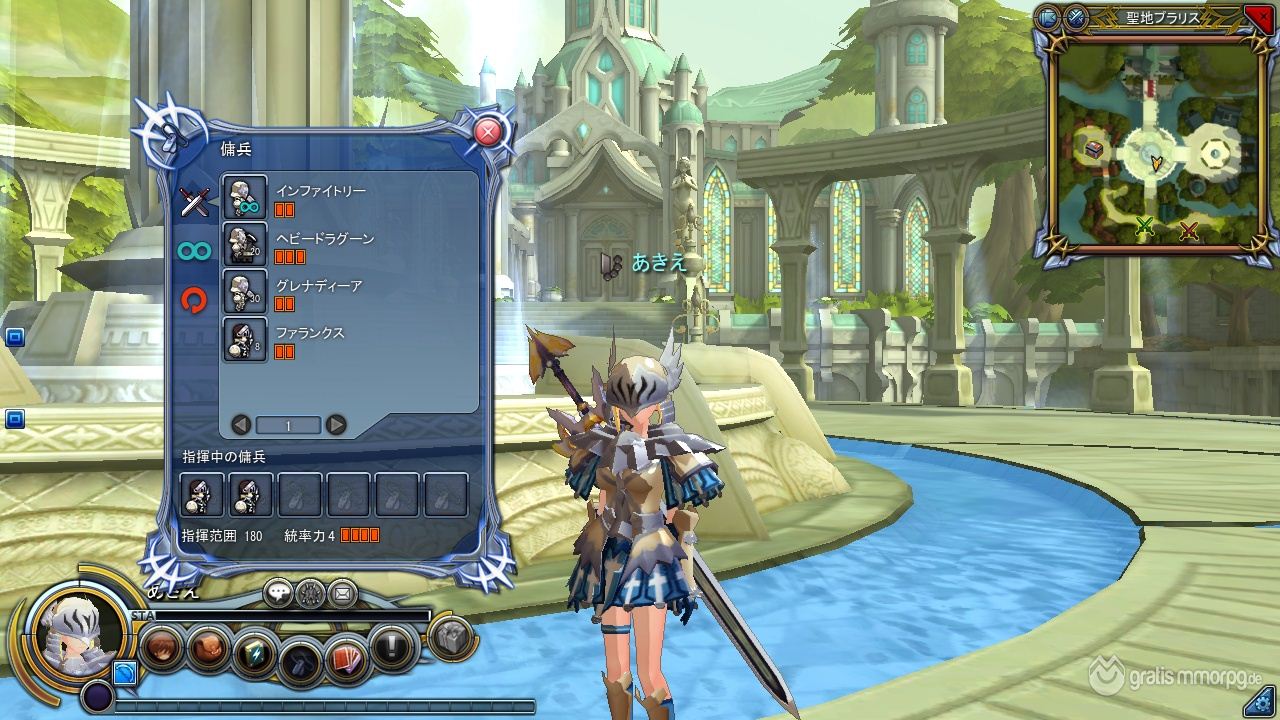Click the gray gift box button

pyautogui.click(x=452, y=637)
